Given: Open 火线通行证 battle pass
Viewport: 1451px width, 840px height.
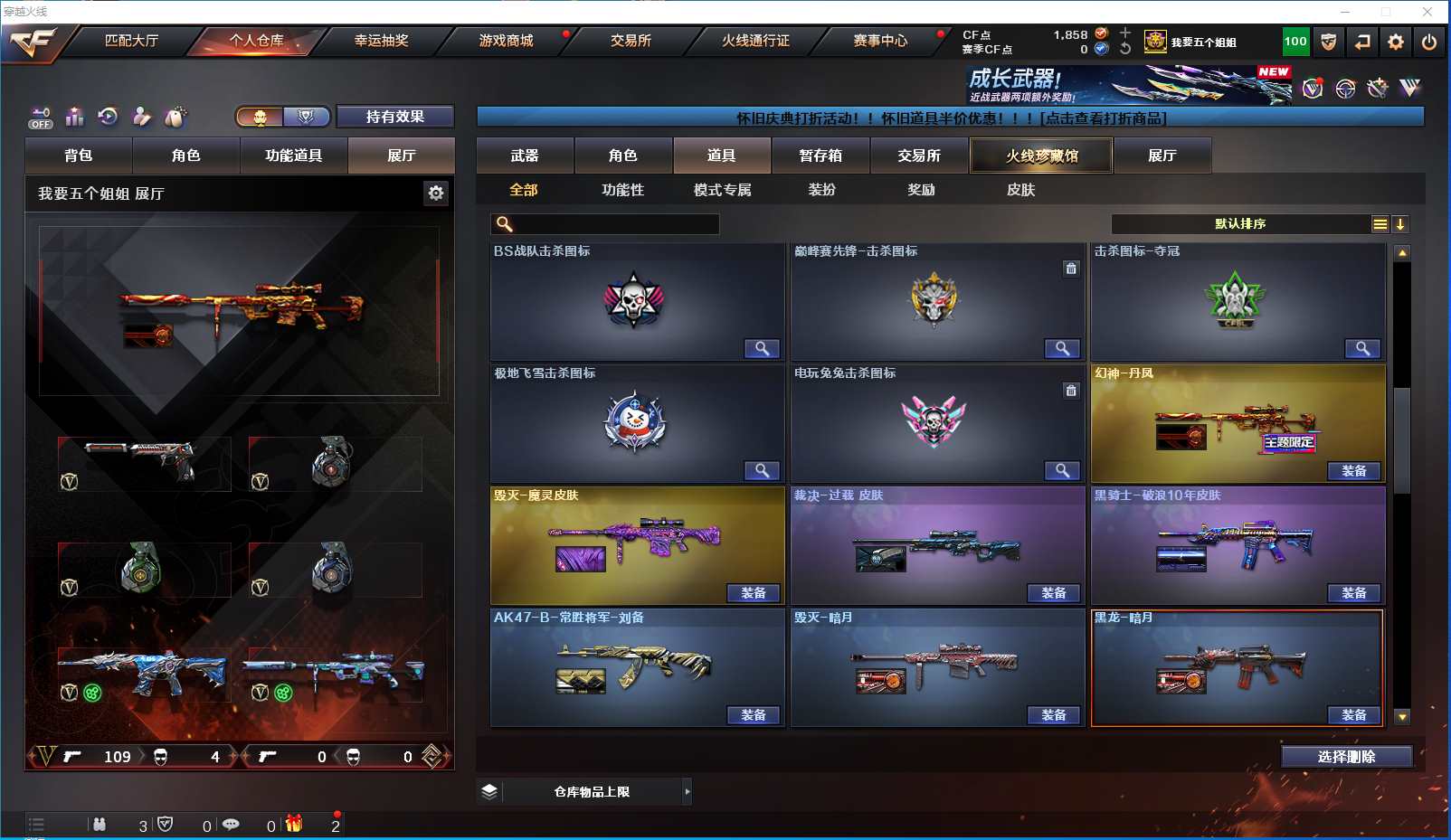Looking at the screenshot, I should point(755,41).
